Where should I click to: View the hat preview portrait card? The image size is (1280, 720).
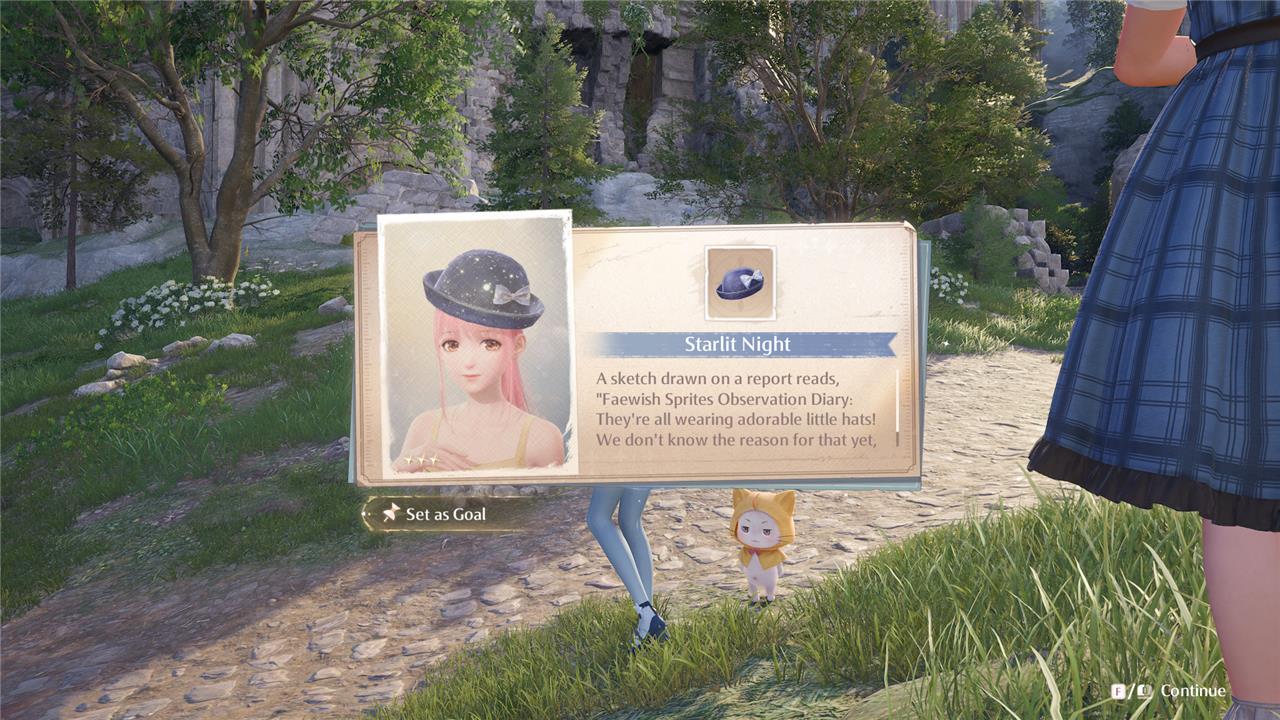pos(476,344)
